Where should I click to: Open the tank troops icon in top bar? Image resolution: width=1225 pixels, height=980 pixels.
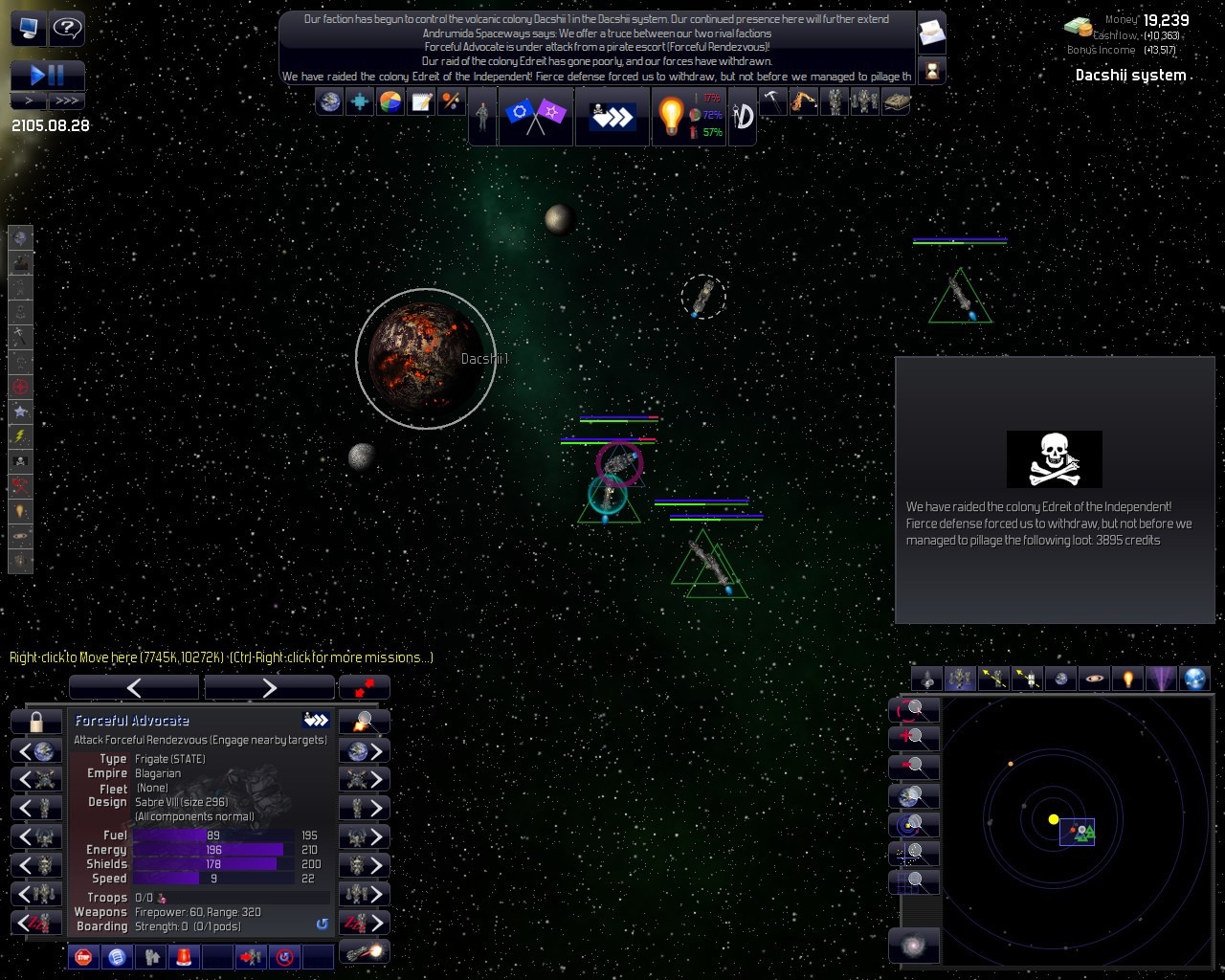(x=895, y=101)
